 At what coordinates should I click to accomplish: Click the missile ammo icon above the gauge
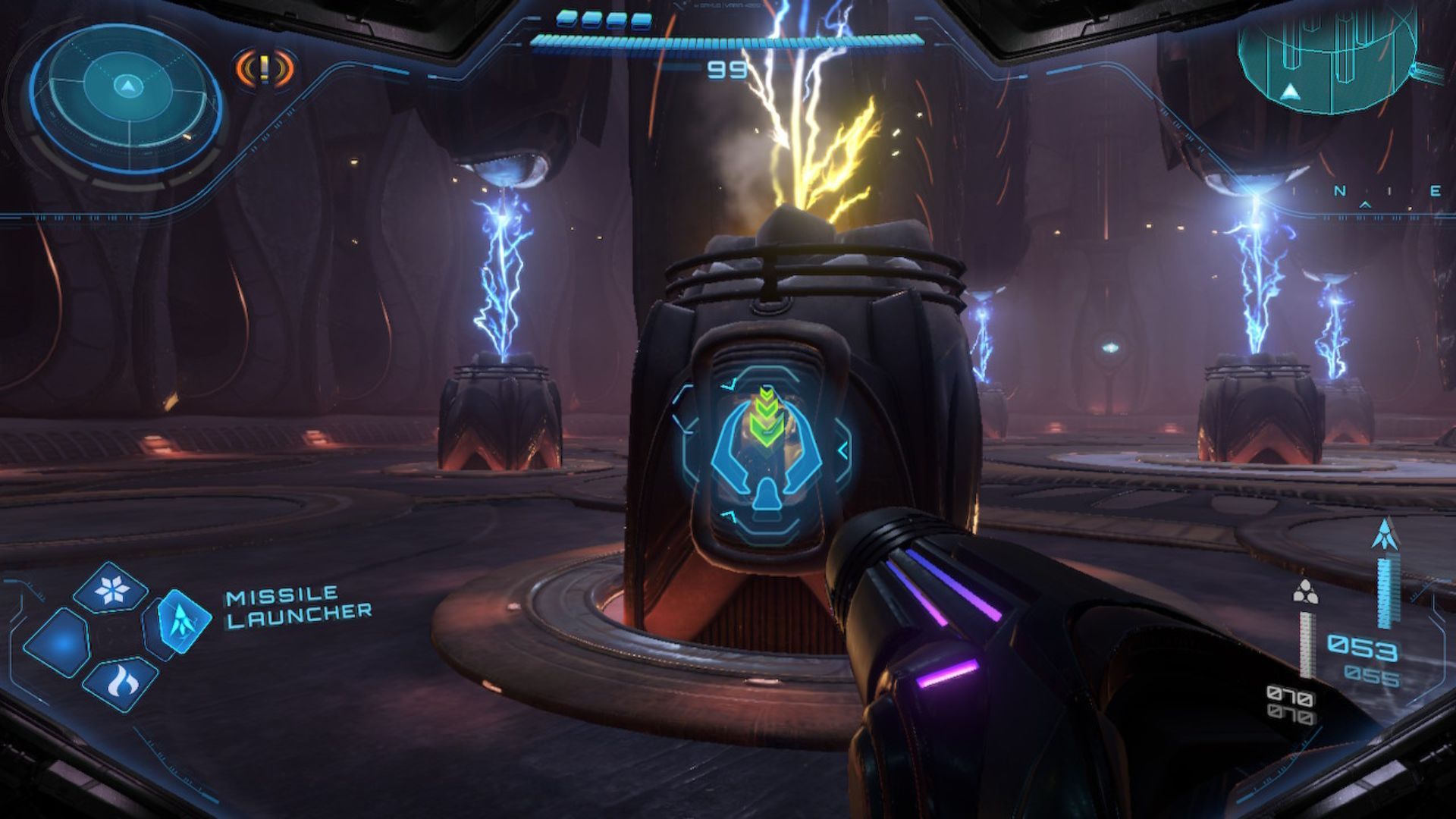tap(1385, 535)
